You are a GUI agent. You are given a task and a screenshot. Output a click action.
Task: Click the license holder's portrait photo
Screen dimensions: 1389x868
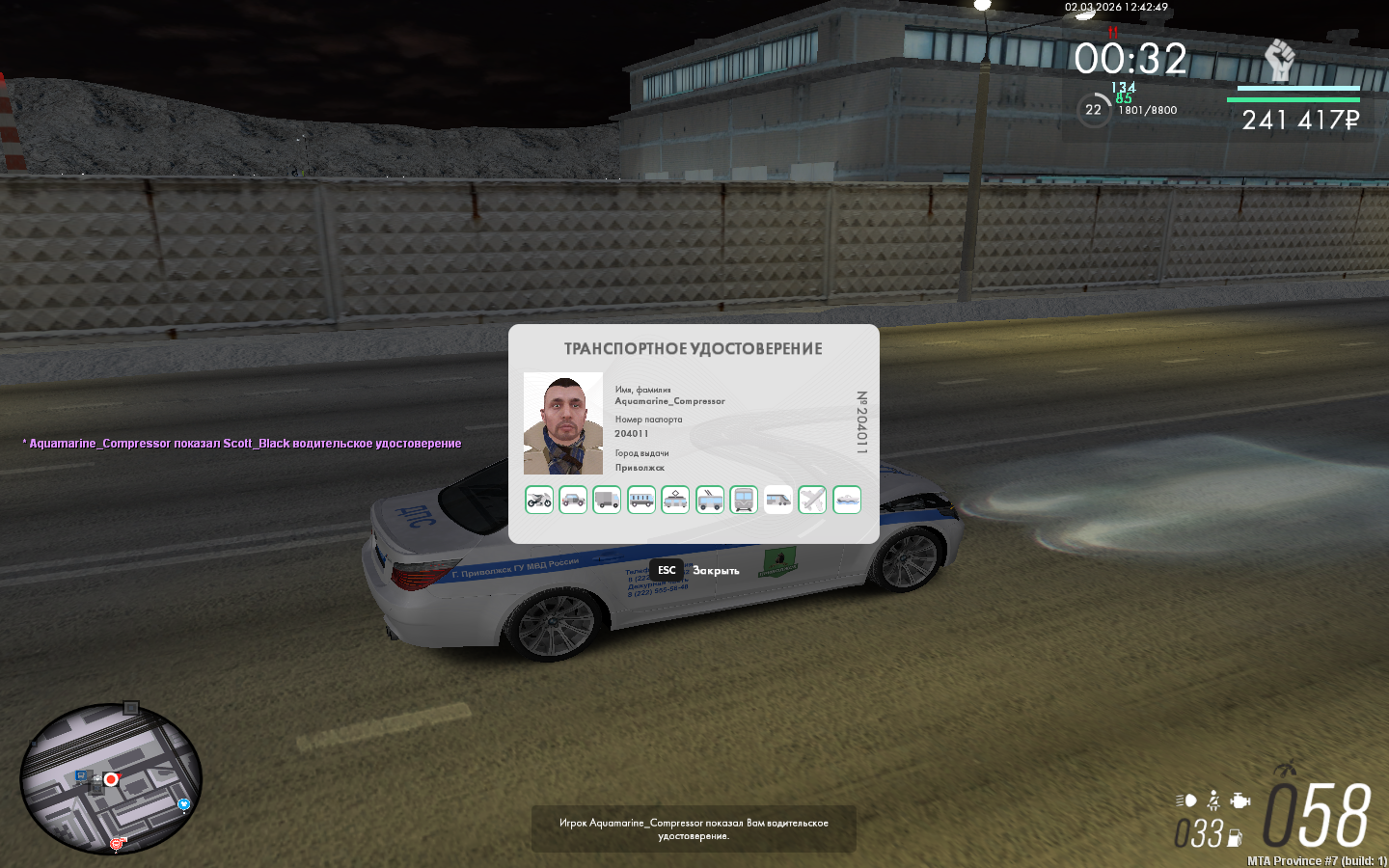click(x=563, y=423)
